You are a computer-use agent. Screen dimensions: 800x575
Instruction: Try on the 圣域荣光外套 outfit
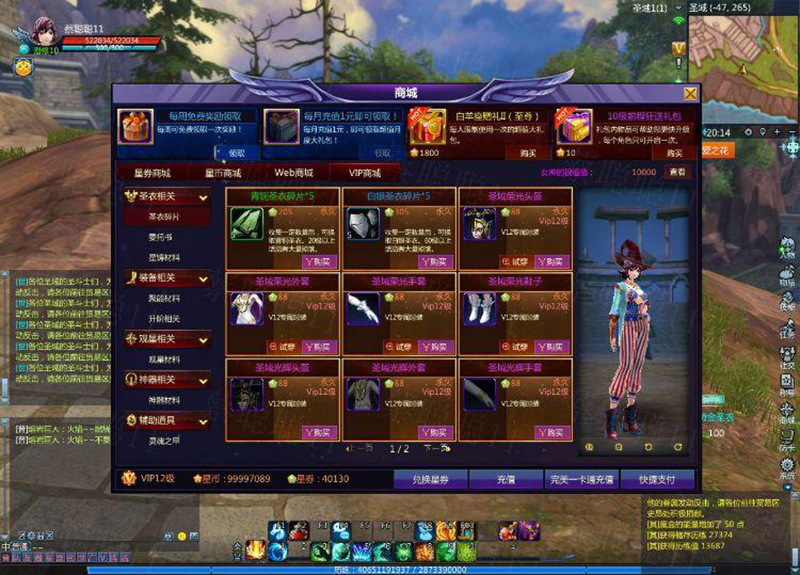click(285, 347)
